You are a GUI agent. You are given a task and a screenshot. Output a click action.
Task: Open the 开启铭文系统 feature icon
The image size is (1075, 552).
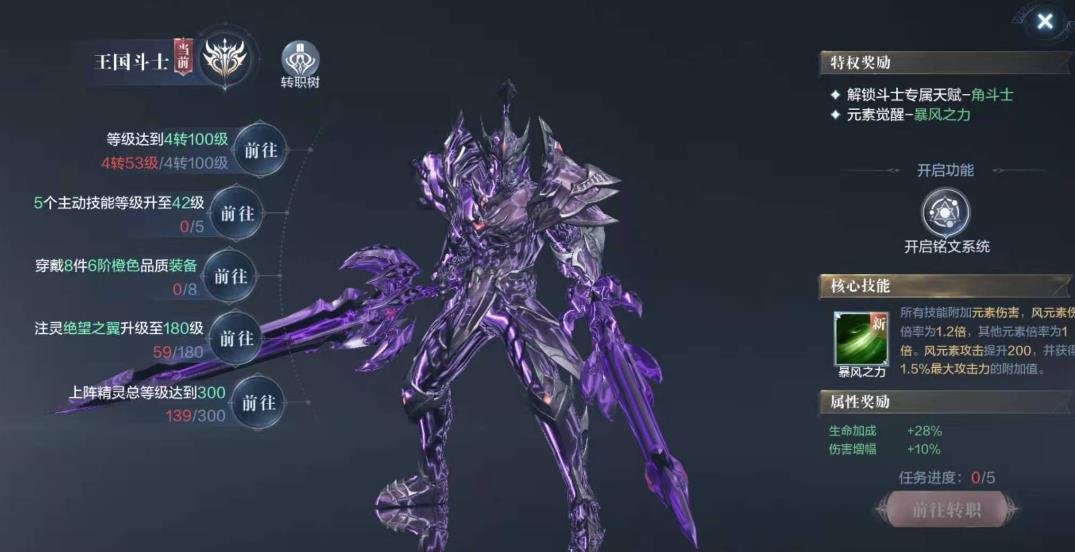click(946, 212)
